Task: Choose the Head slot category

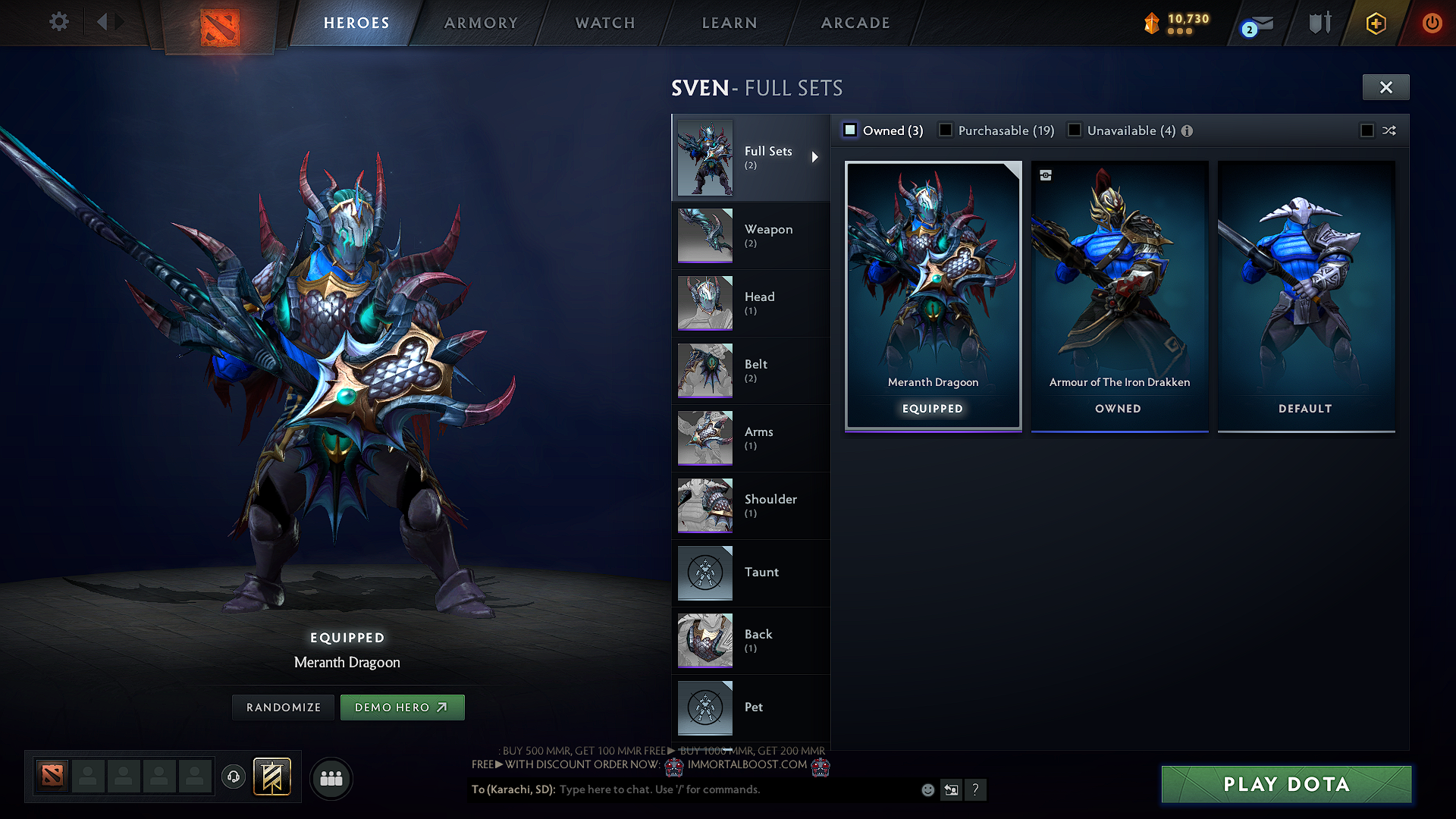Action: 751,303
